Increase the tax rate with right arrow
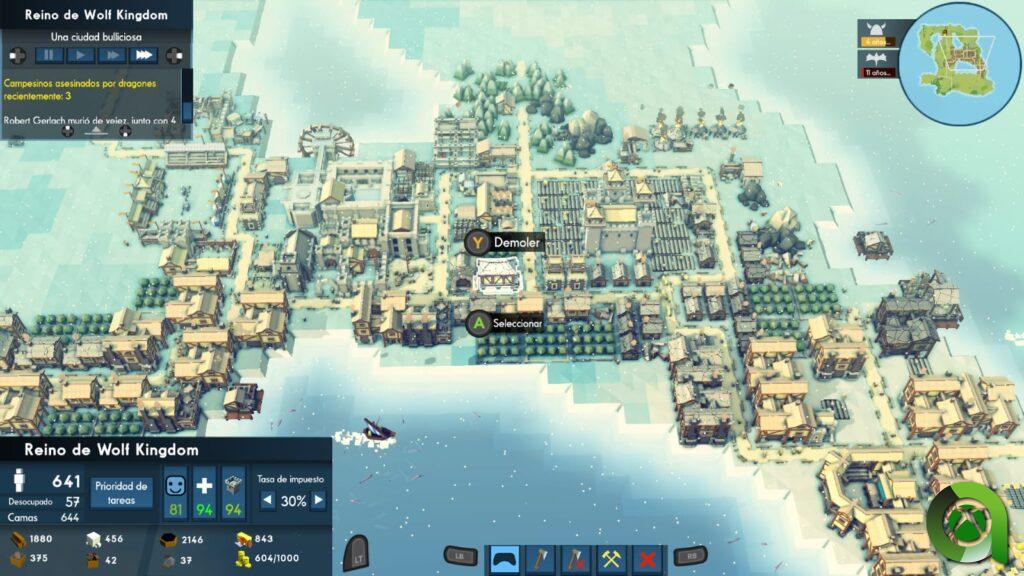 (x=319, y=501)
